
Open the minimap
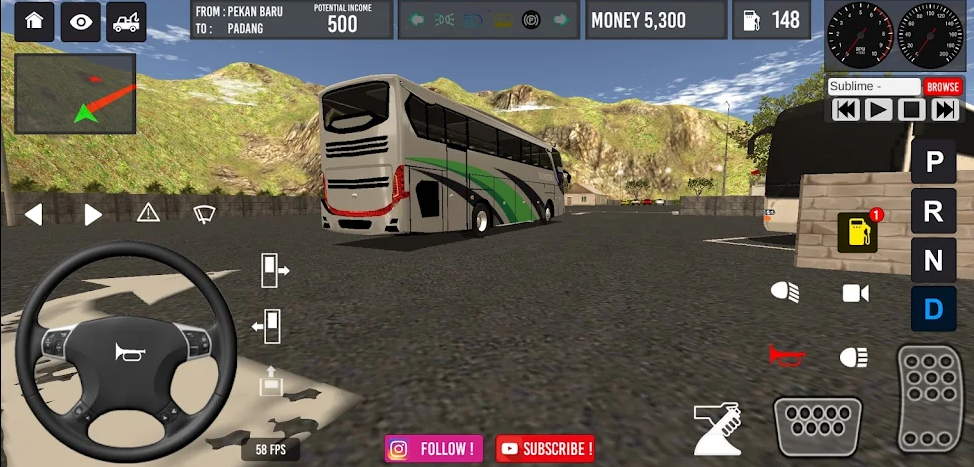(75, 93)
